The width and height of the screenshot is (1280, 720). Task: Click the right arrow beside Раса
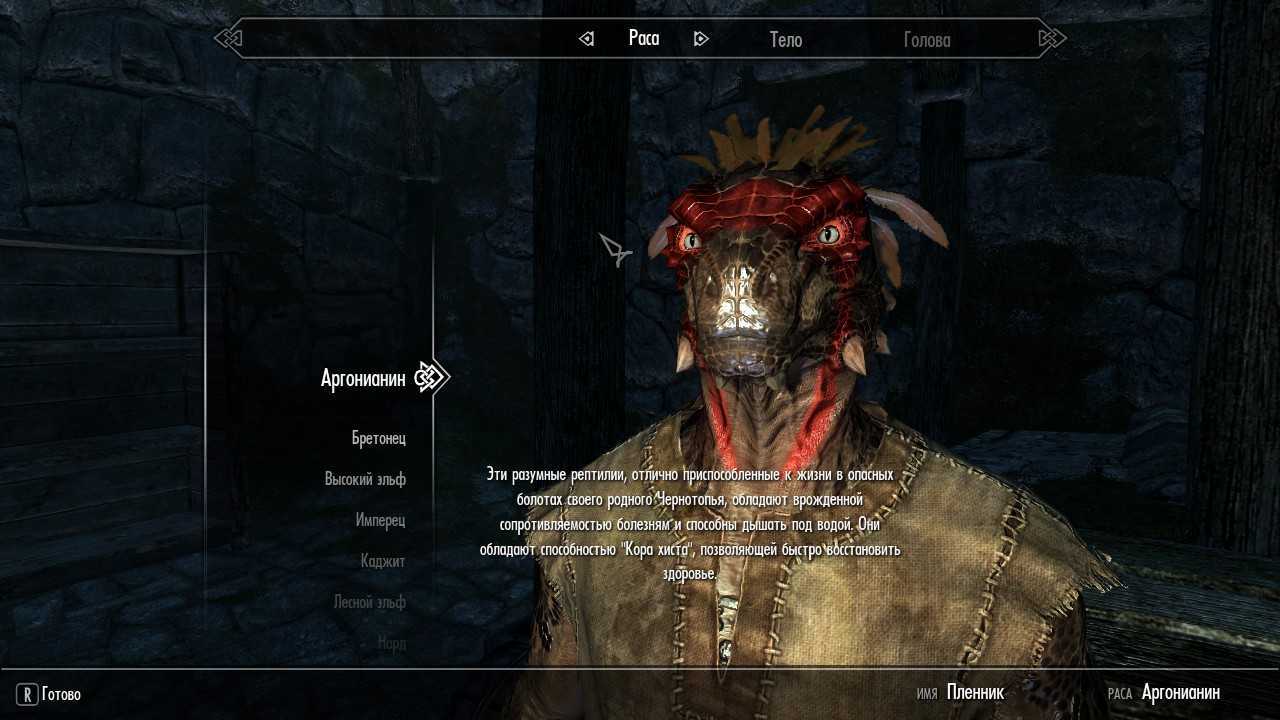701,39
